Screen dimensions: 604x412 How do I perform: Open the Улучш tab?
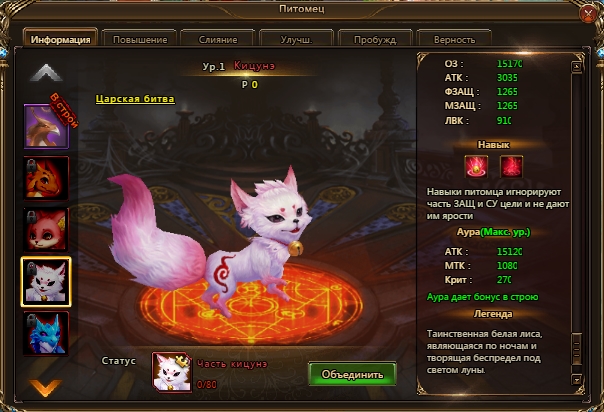click(296, 39)
